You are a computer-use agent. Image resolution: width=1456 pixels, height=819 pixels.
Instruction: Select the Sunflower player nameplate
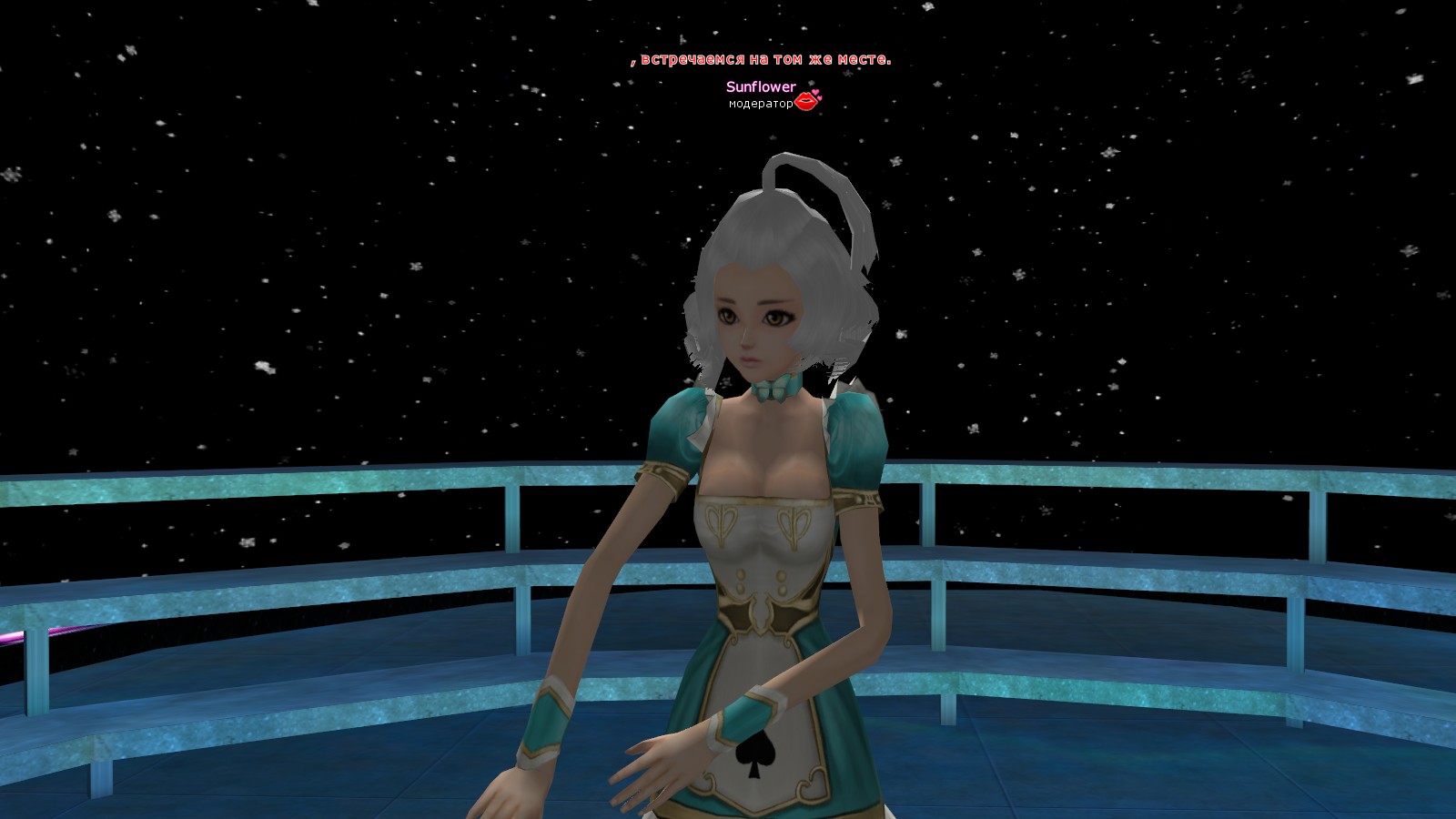pyautogui.click(x=761, y=87)
